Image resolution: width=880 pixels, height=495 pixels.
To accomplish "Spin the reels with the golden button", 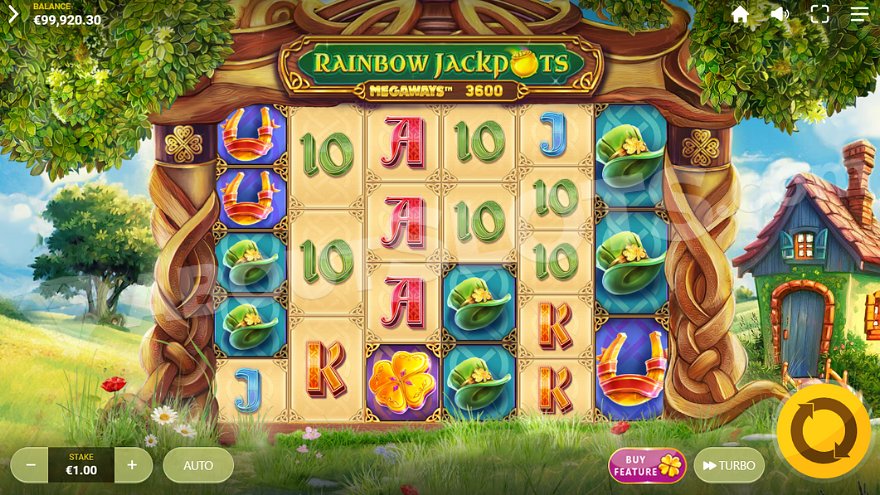I will [823, 431].
